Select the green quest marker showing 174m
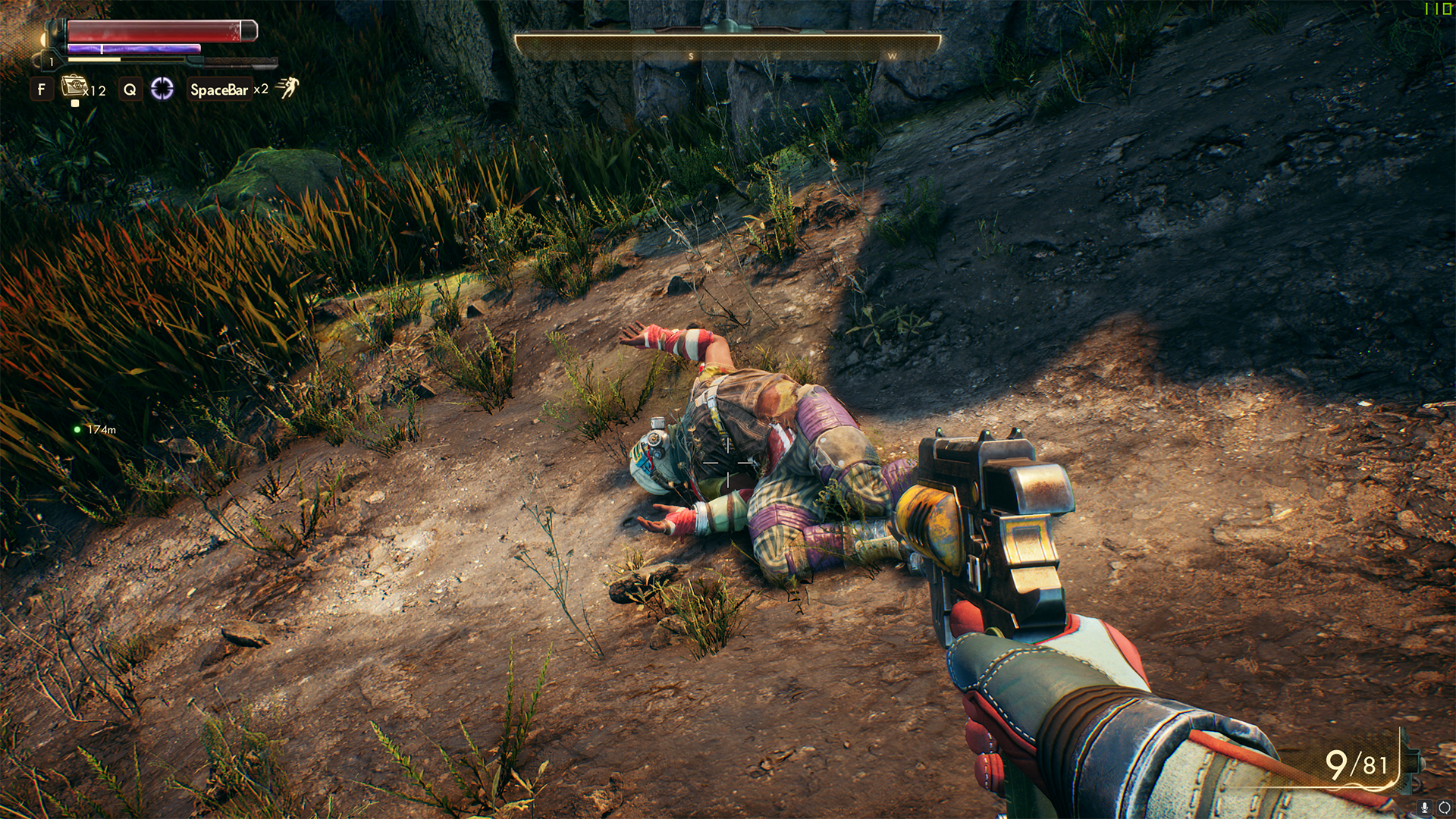The image size is (1456, 819). 77,429
